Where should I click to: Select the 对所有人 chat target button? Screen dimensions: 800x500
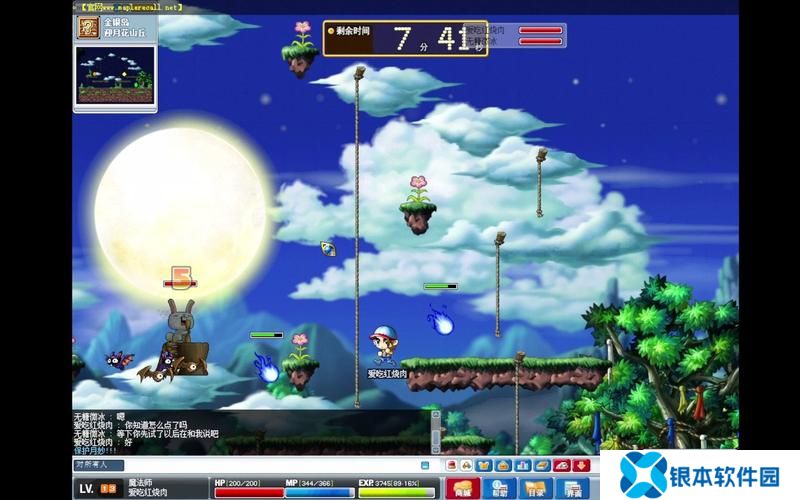[x=98, y=464]
